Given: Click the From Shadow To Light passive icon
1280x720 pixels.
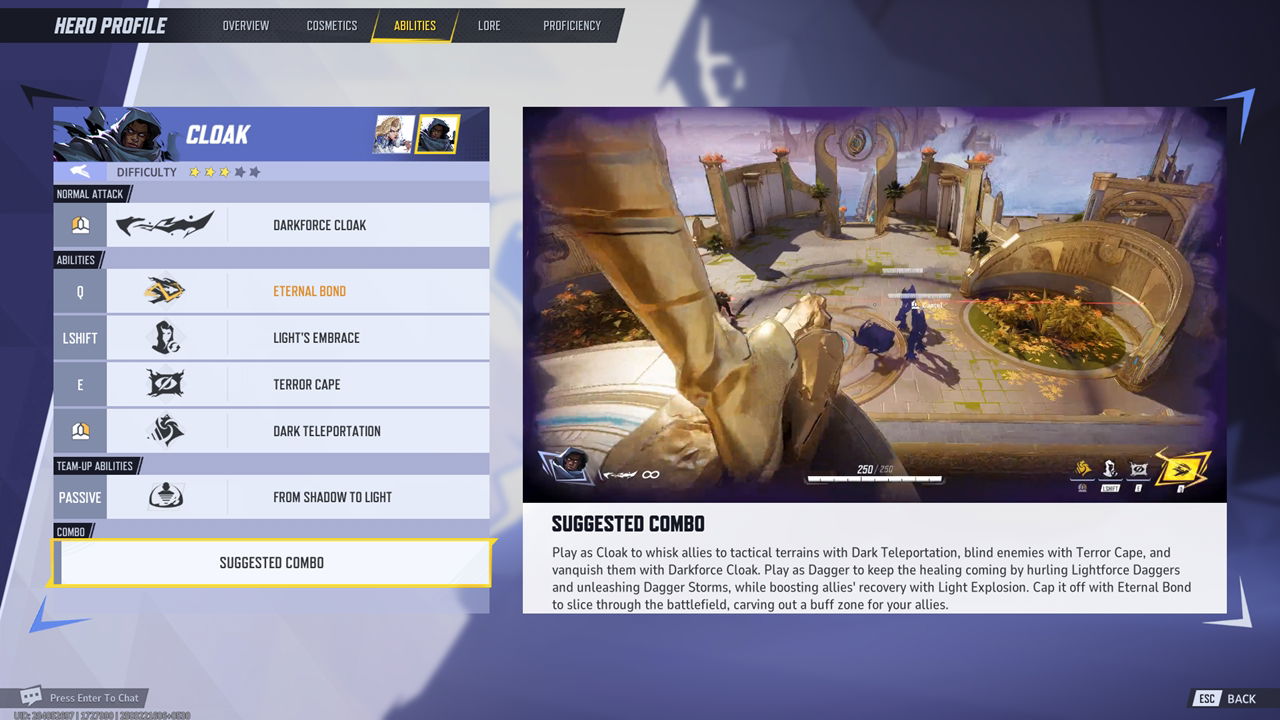Looking at the screenshot, I should click(165, 496).
